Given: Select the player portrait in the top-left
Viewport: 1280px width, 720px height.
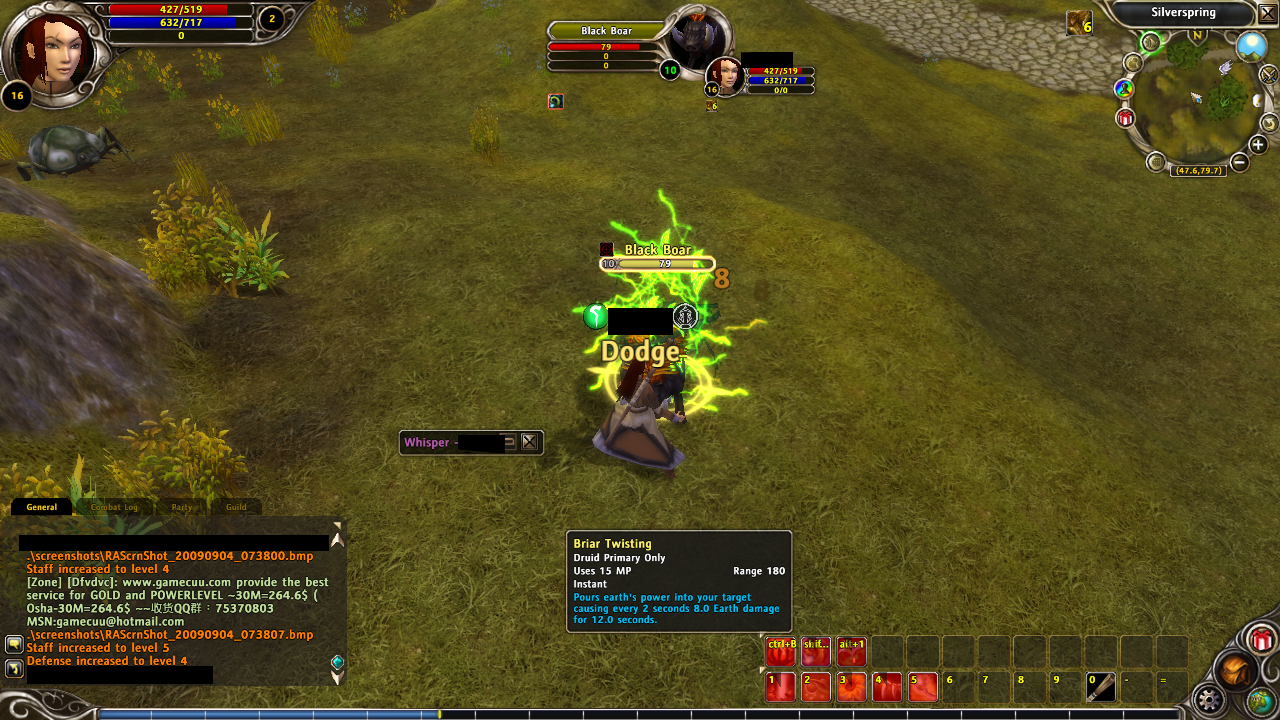Looking at the screenshot, I should pos(51,50).
